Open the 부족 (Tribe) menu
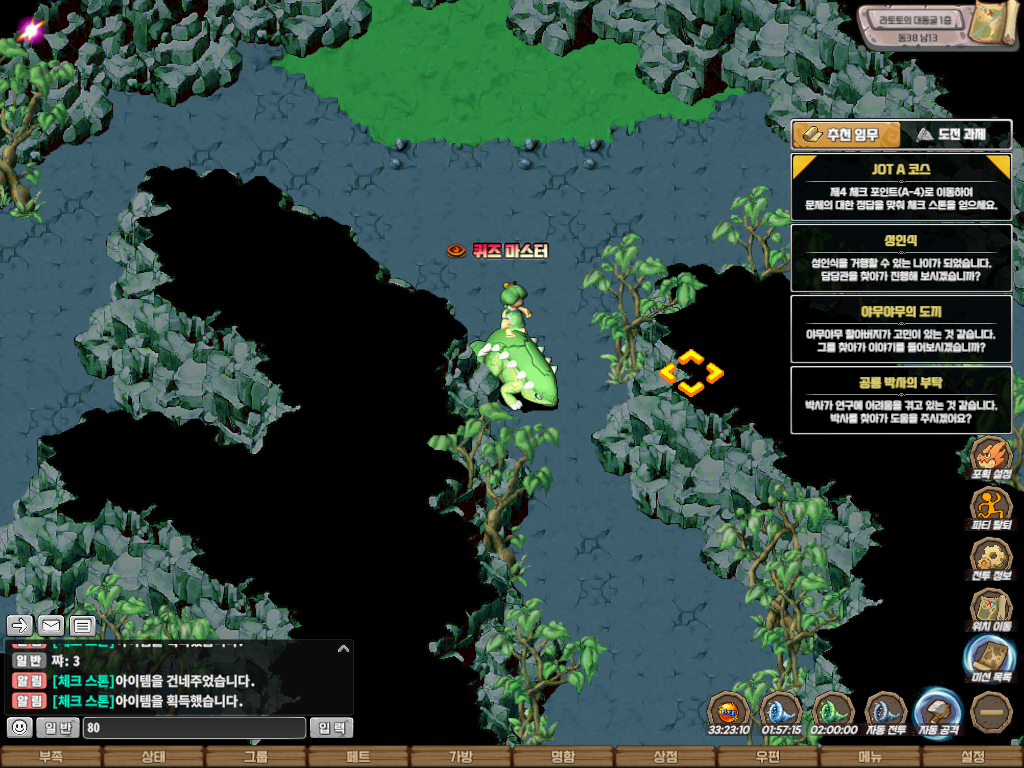 click(x=51, y=757)
